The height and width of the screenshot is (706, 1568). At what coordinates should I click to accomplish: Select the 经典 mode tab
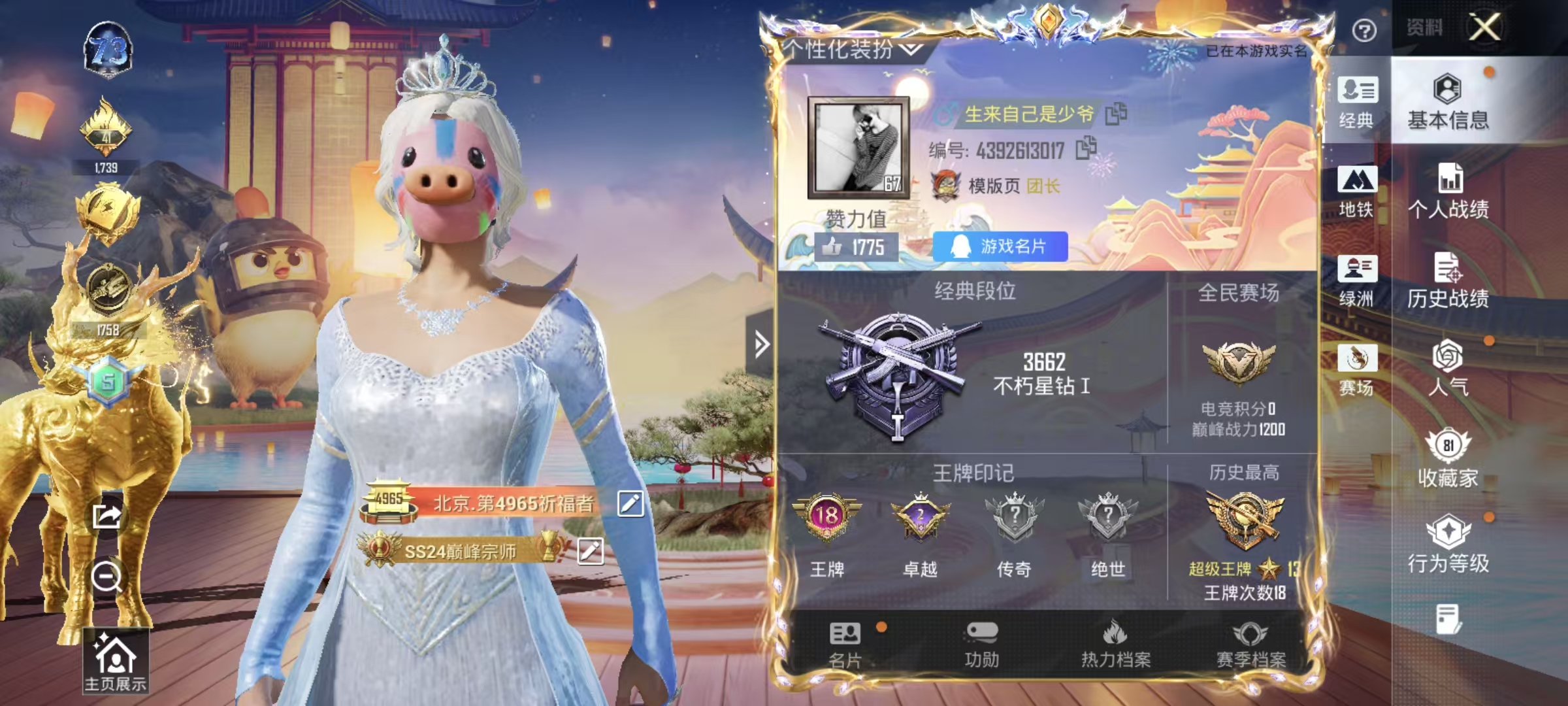[1357, 102]
